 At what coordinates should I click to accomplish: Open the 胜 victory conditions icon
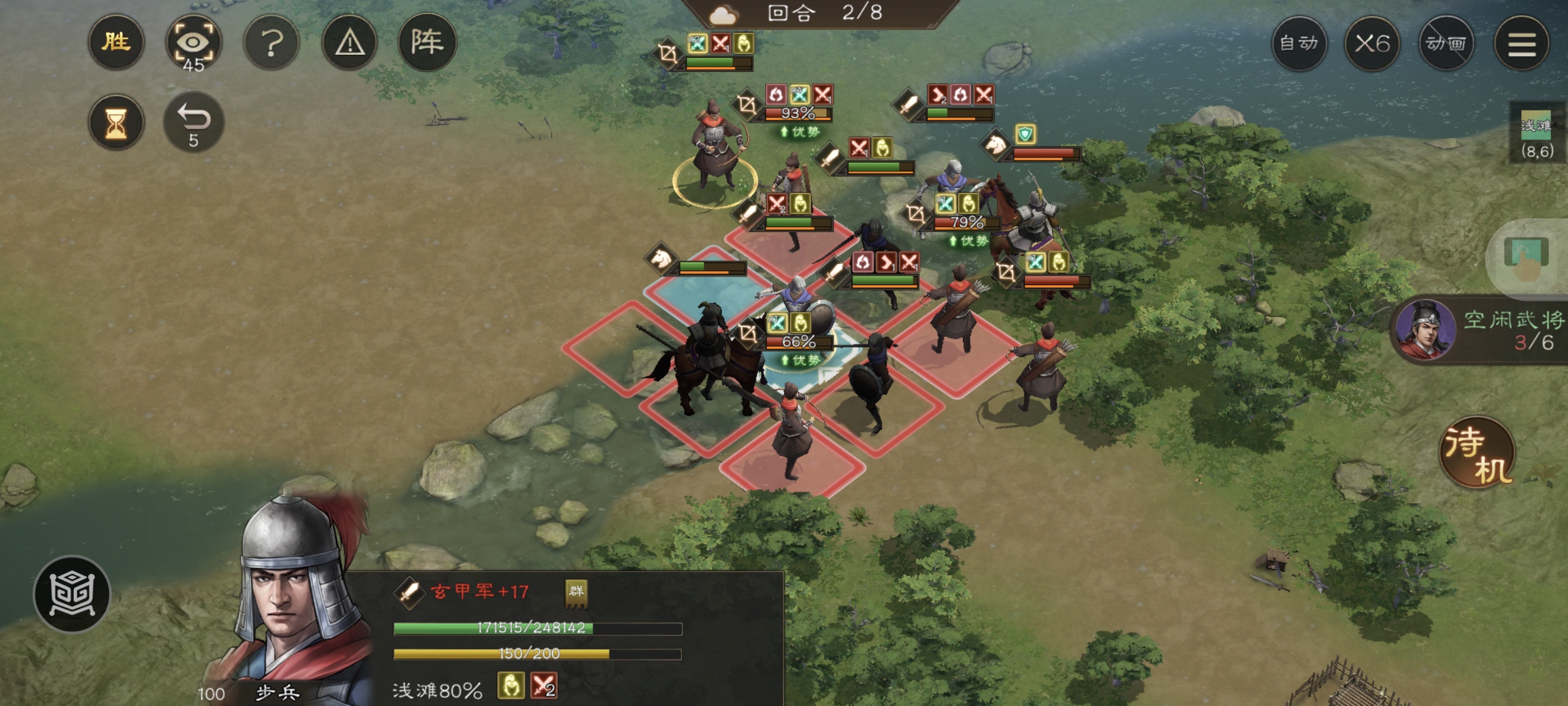116,43
